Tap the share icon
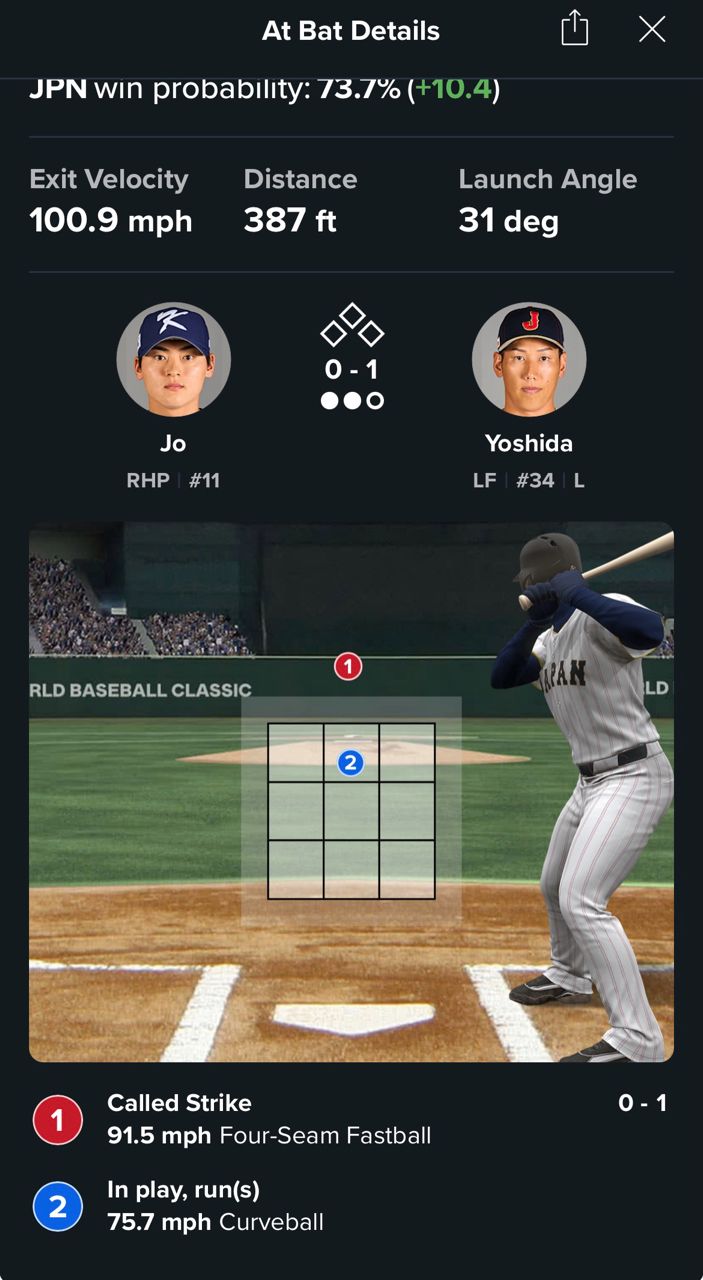 (575, 29)
